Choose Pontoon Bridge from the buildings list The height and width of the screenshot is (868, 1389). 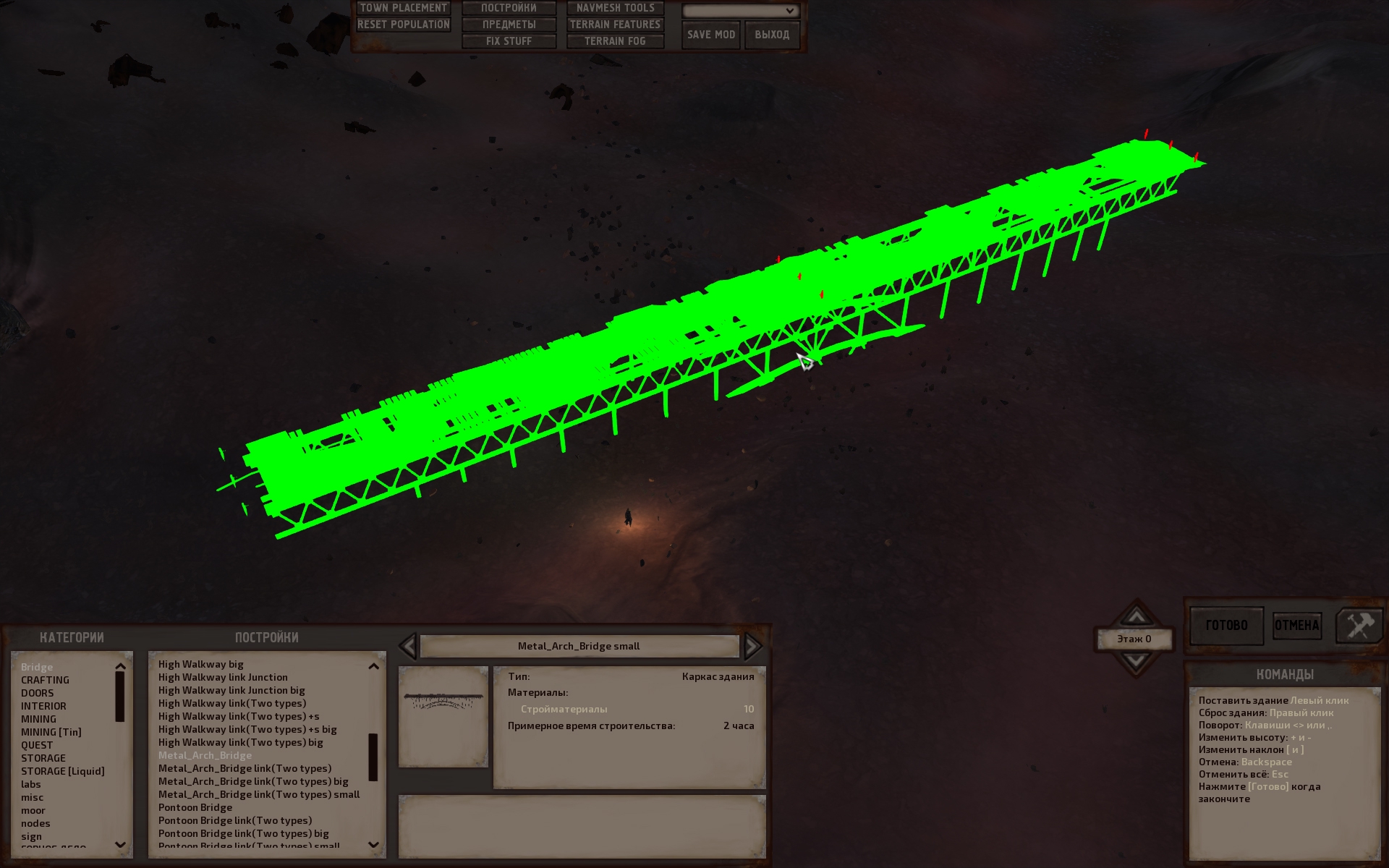pos(195,807)
